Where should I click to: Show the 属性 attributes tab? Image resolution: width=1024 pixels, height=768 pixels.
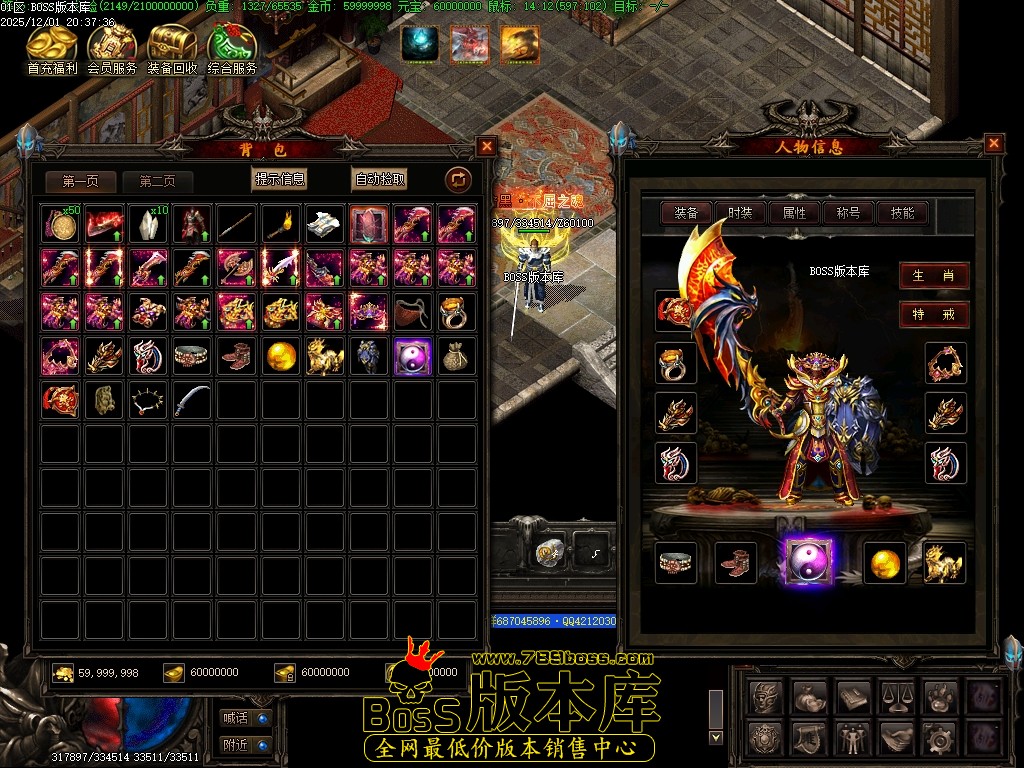coord(794,212)
